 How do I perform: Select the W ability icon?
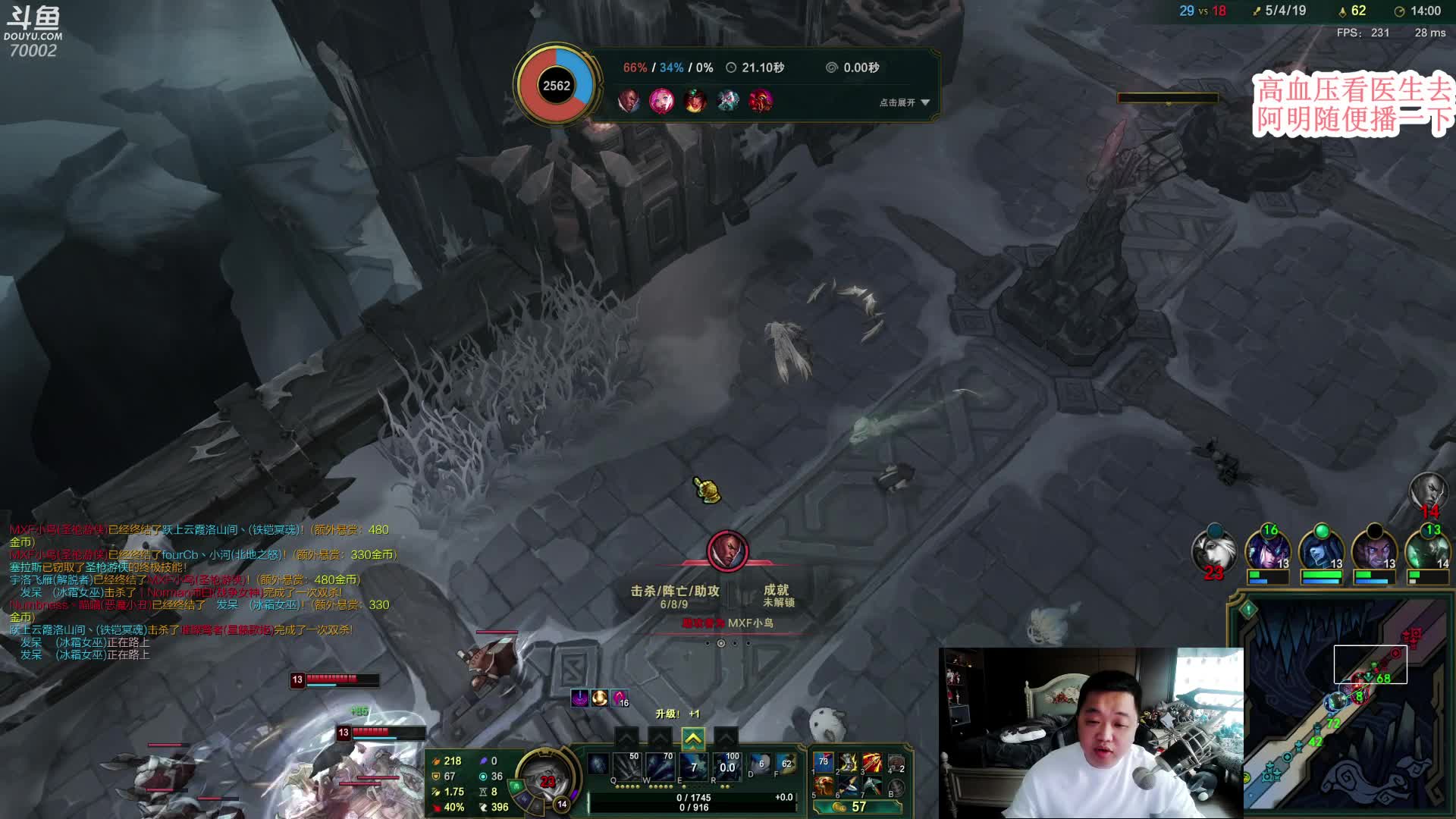click(661, 767)
